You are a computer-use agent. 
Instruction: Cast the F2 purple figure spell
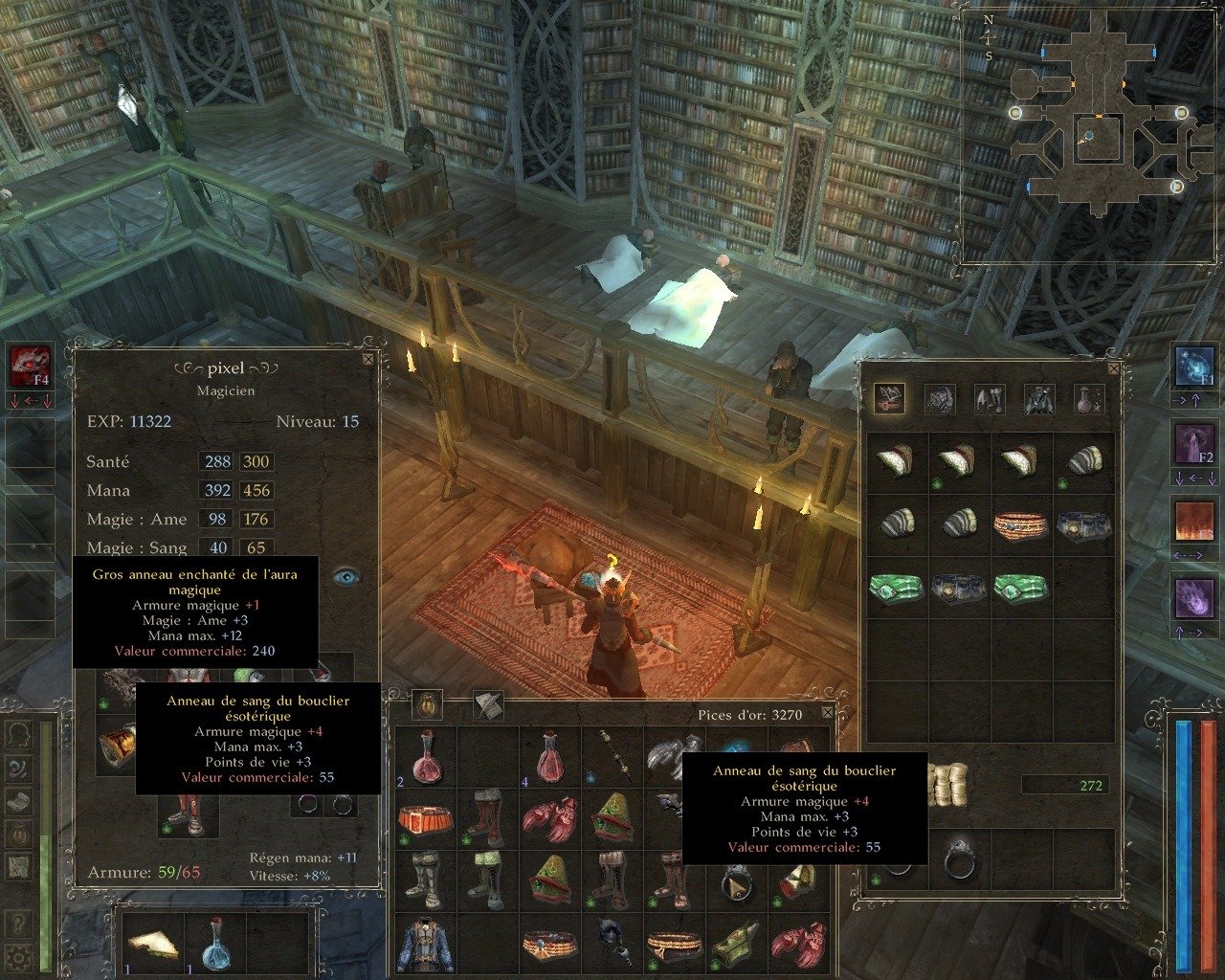click(1193, 445)
